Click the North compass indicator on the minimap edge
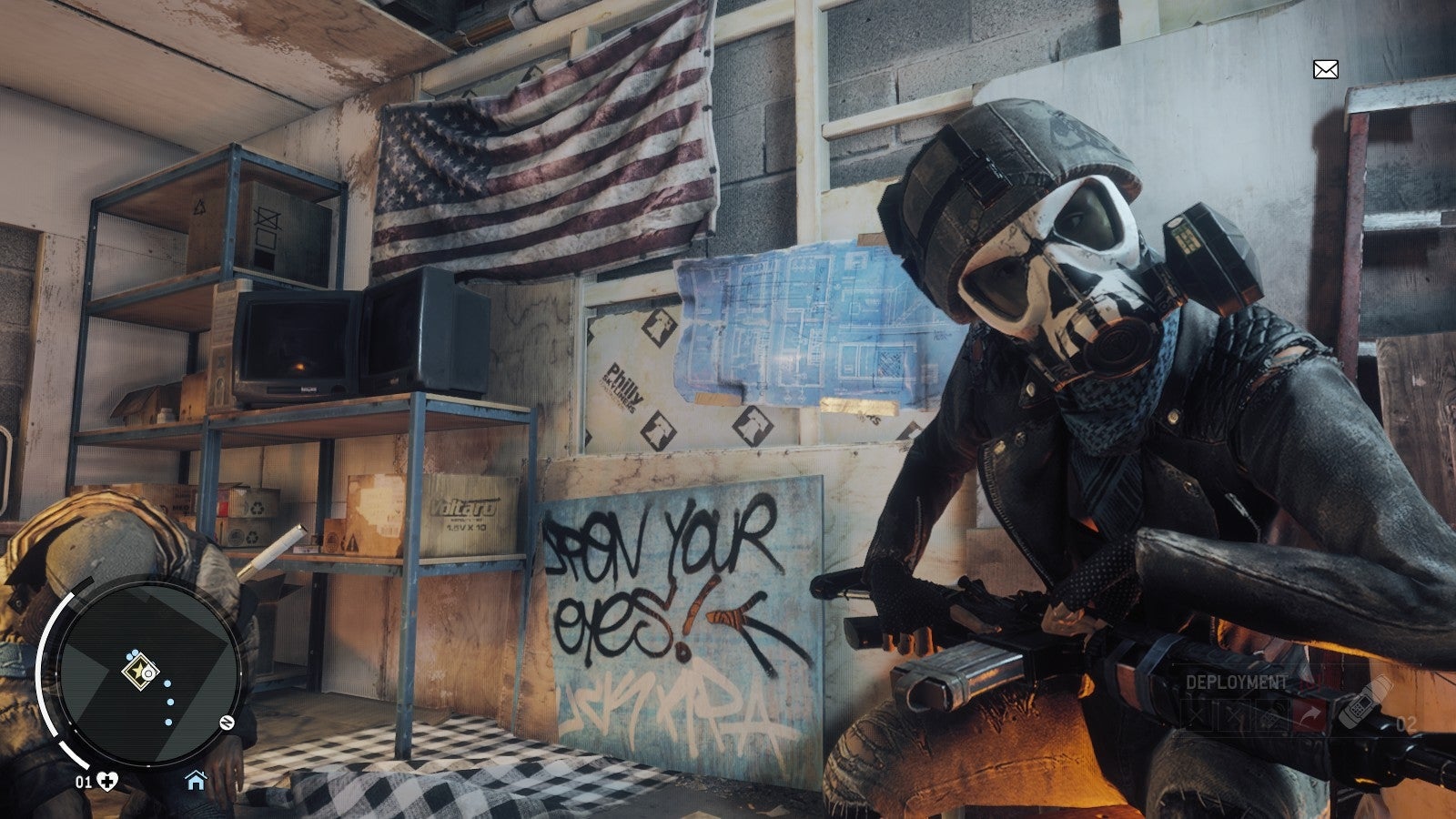 (226, 722)
